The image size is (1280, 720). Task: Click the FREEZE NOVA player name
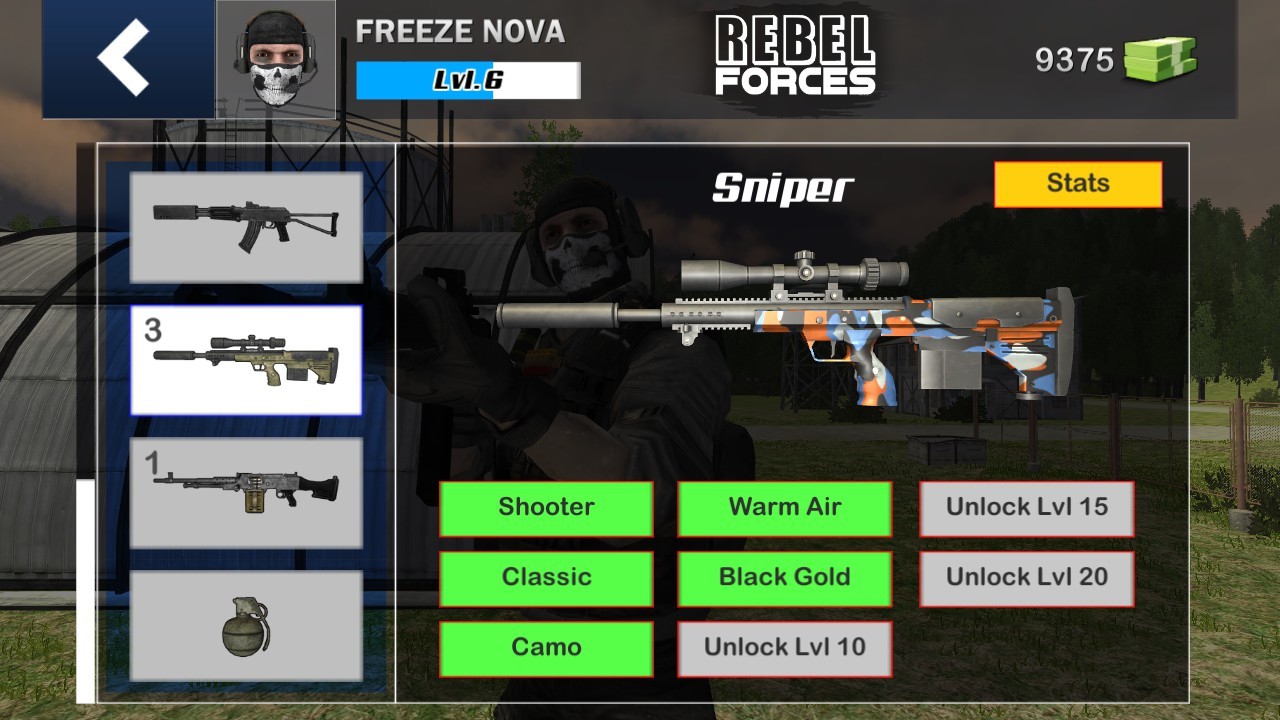coord(460,32)
